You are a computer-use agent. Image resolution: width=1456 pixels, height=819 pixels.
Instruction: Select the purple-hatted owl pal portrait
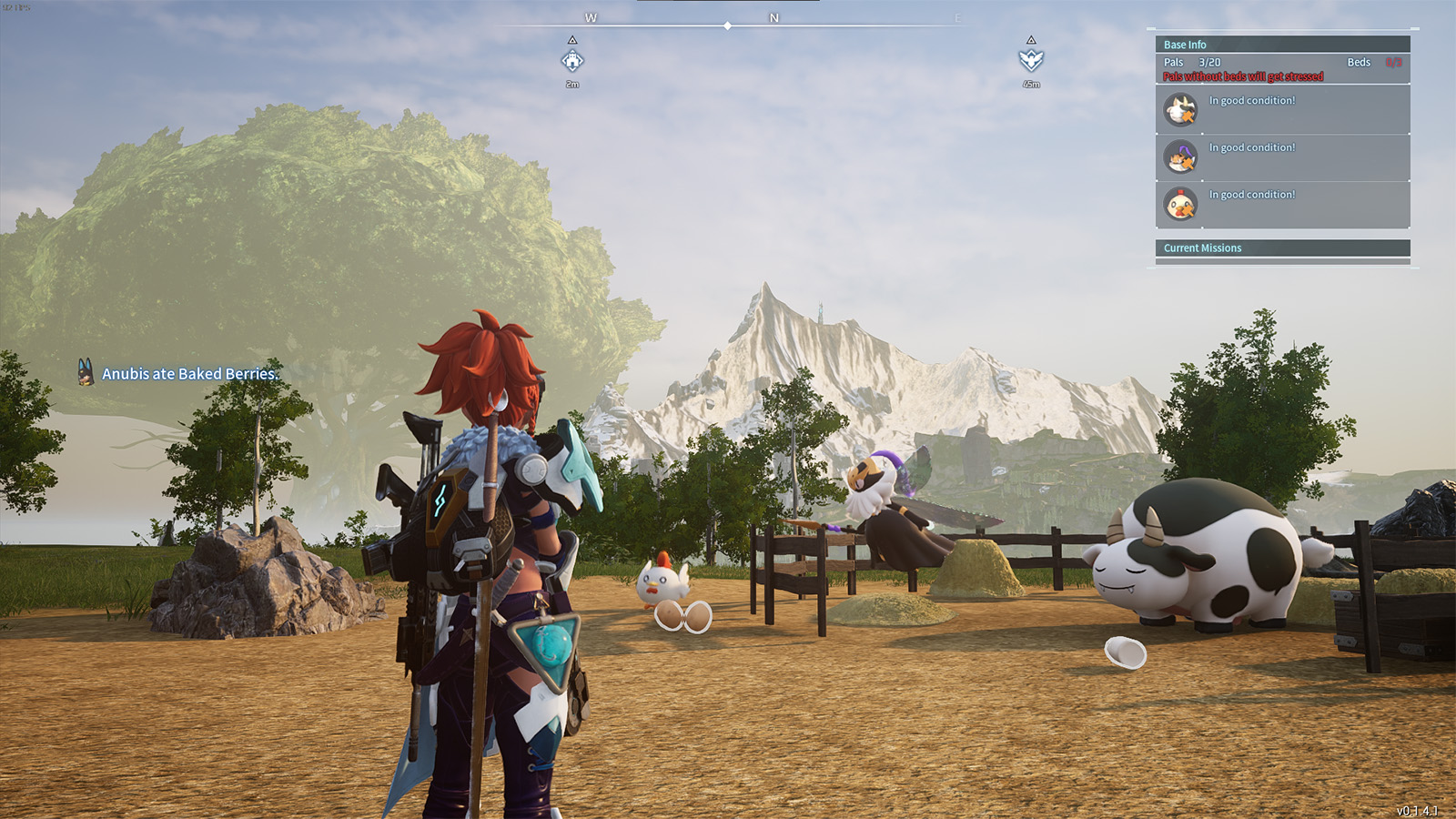pos(1180,158)
